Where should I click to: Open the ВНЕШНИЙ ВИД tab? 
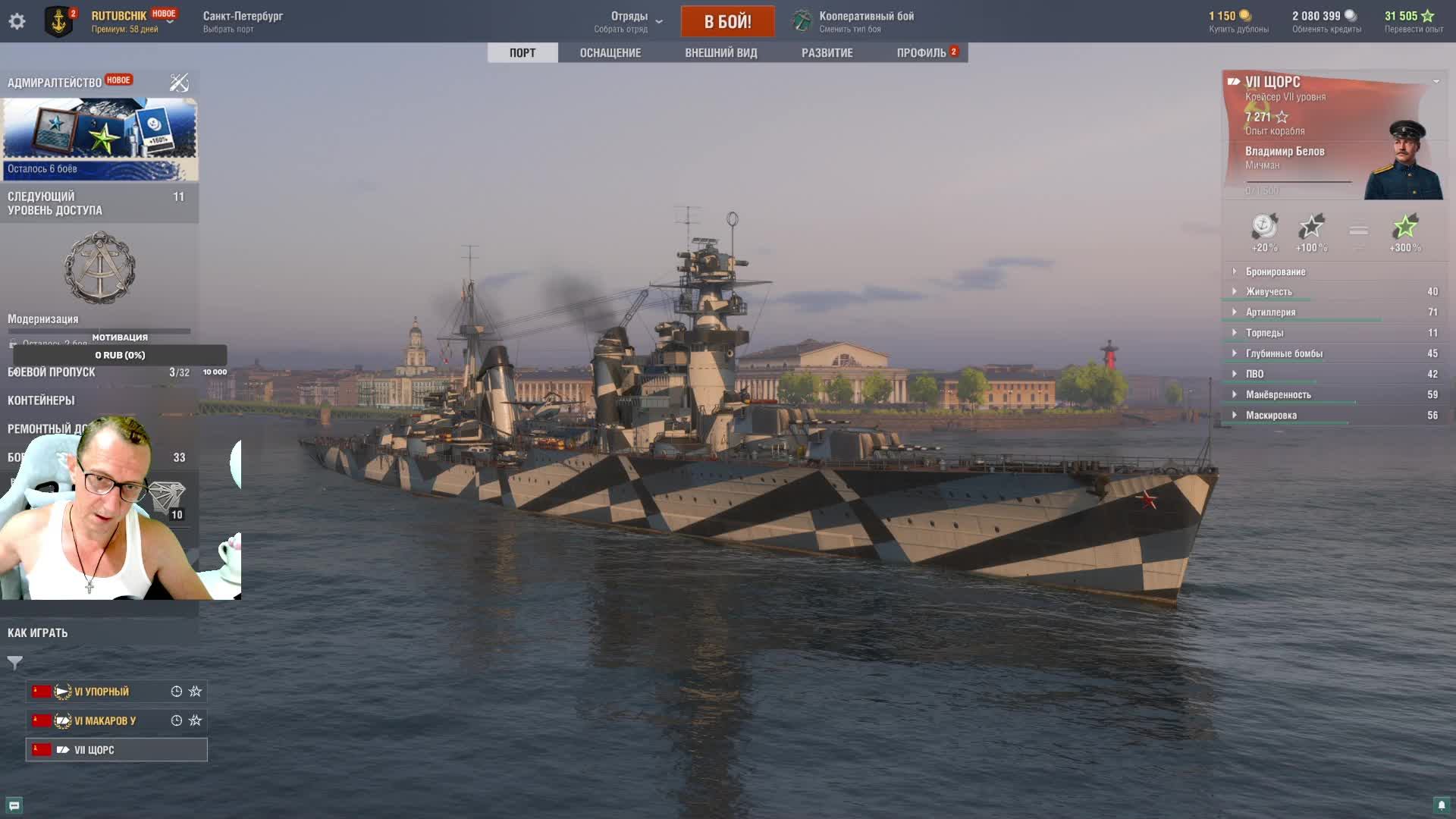(720, 52)
